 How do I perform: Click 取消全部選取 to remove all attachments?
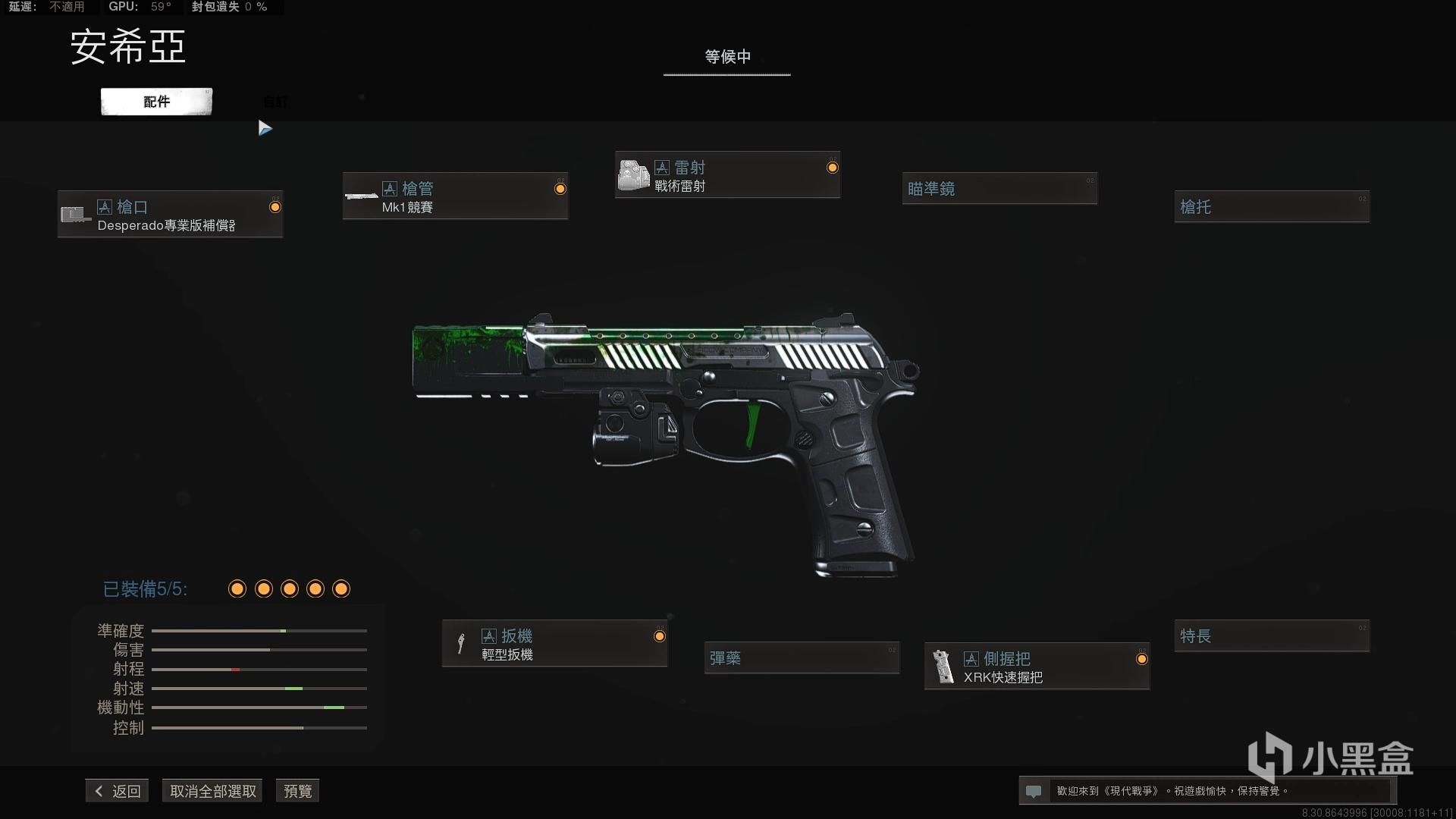pyautogui.click(x=213, y=791)
